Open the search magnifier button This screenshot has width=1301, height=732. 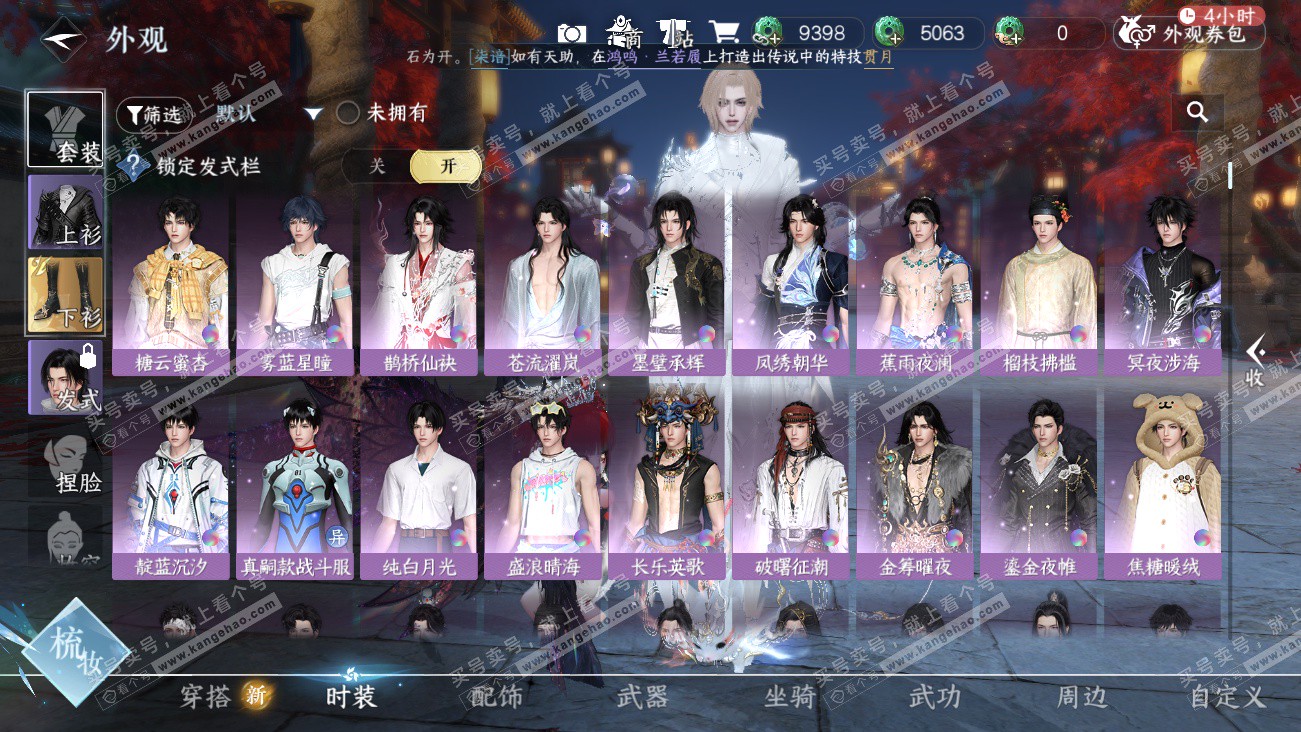click(x=1197, y=112)
